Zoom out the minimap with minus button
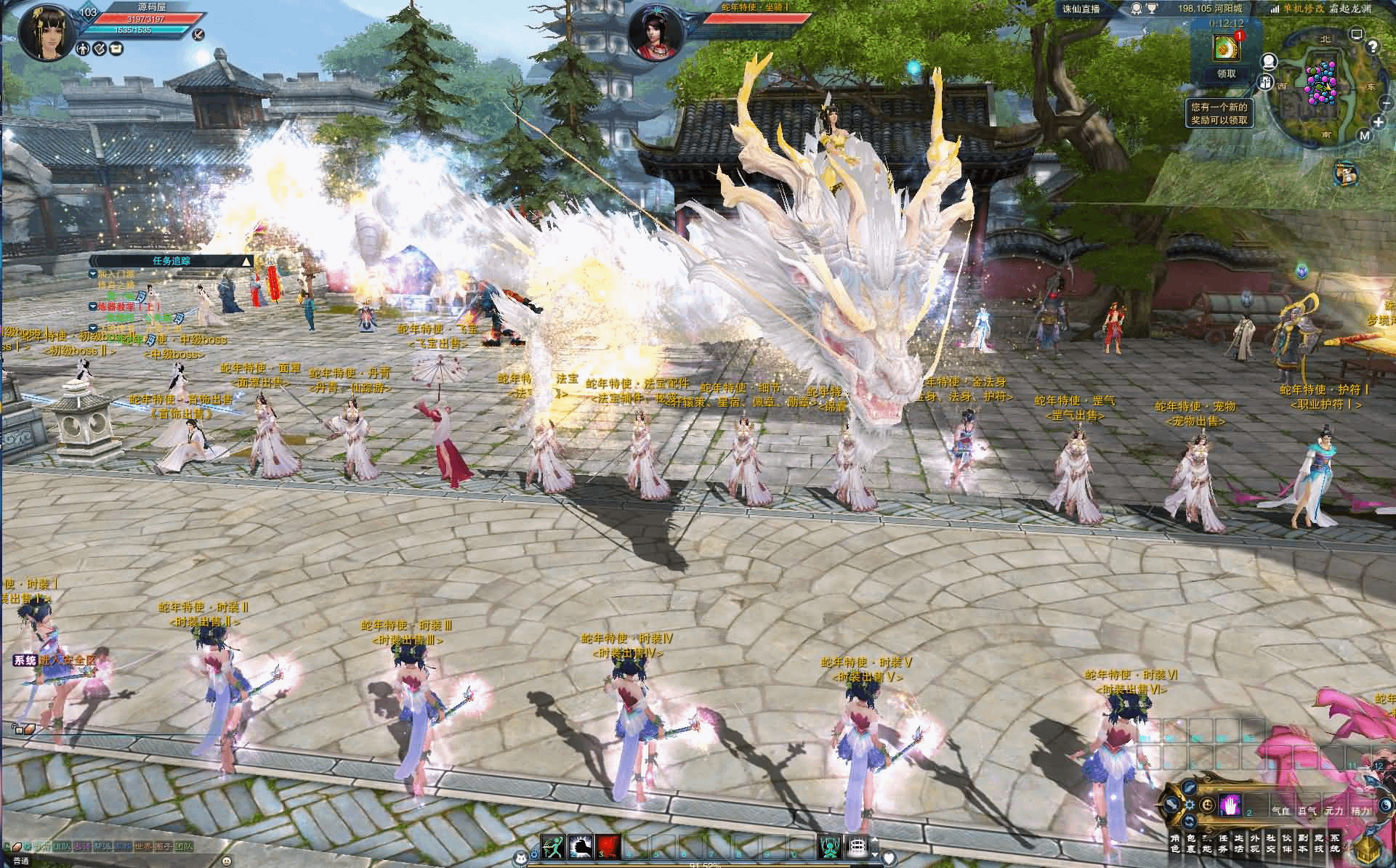Screen dimensions: 1396x868 pos(1384,103)
